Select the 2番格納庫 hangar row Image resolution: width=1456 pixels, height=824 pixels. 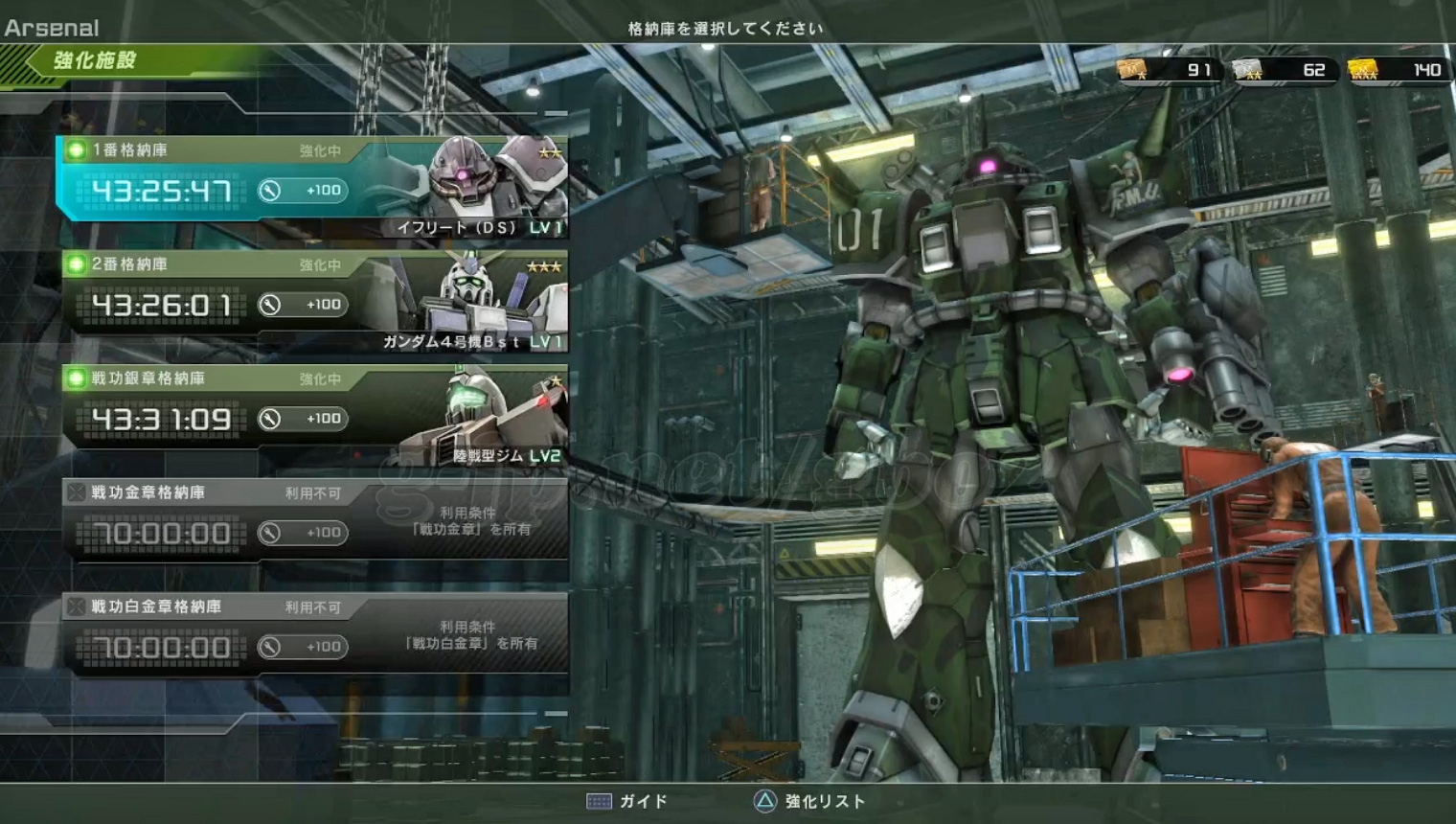pos(312,297)
